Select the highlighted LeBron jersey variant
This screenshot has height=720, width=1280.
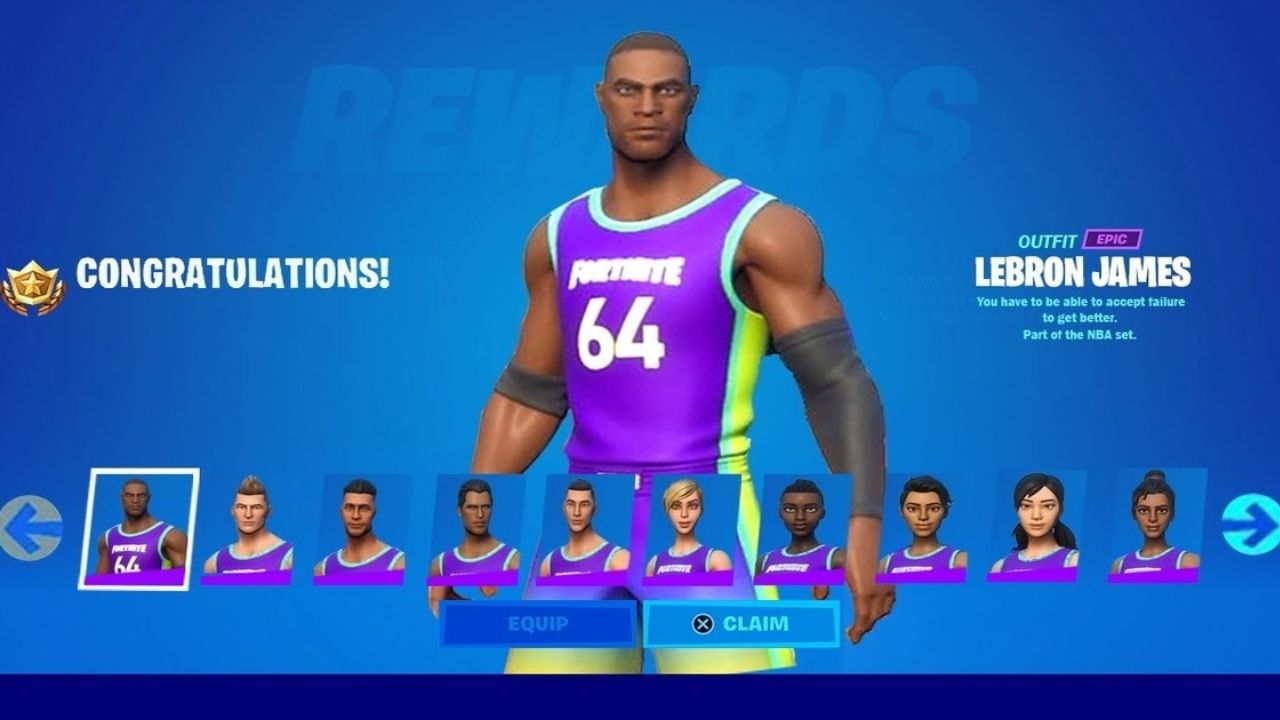[x=139, y=527]
